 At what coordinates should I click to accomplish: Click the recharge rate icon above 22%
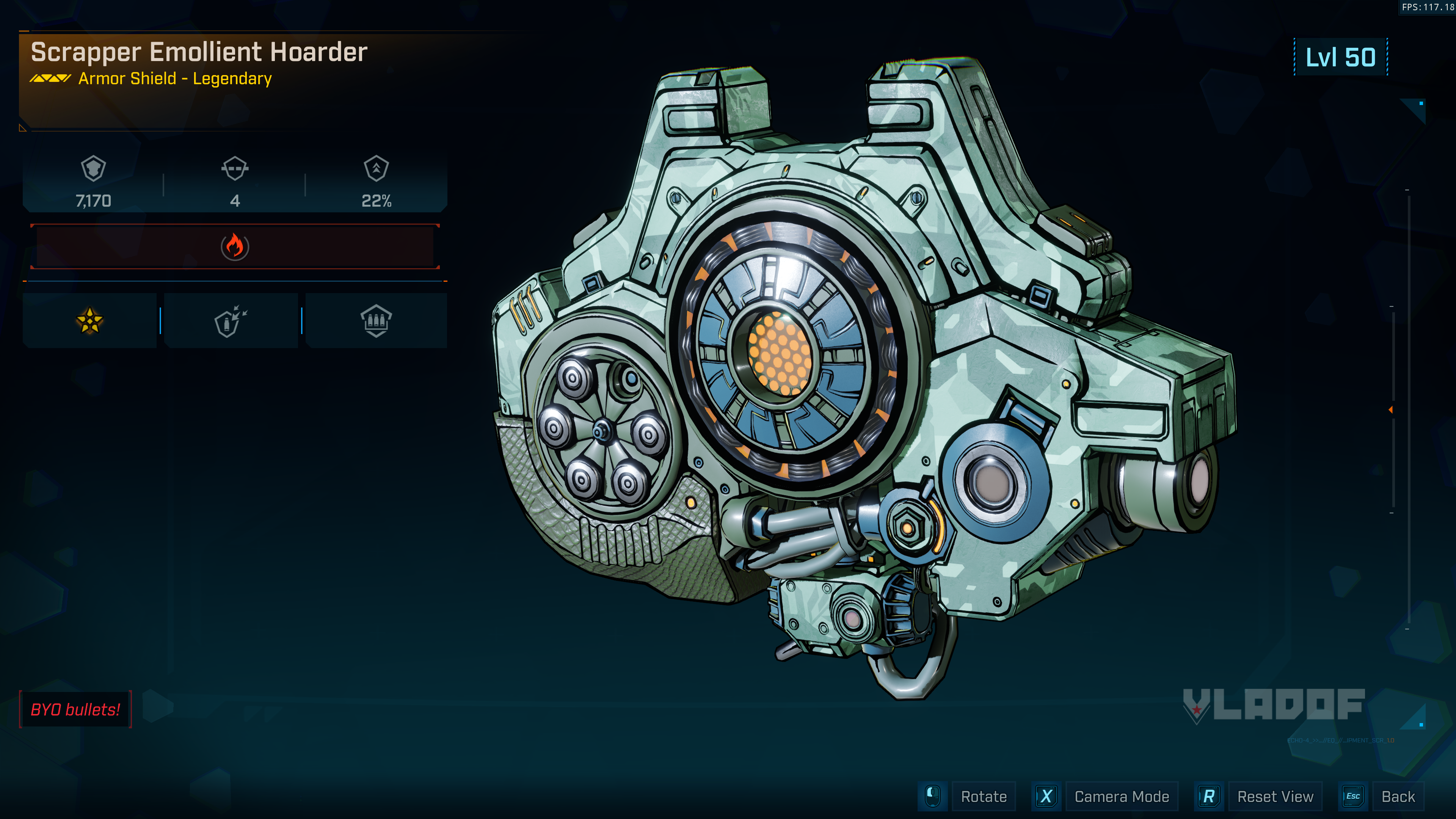[377, 168]
